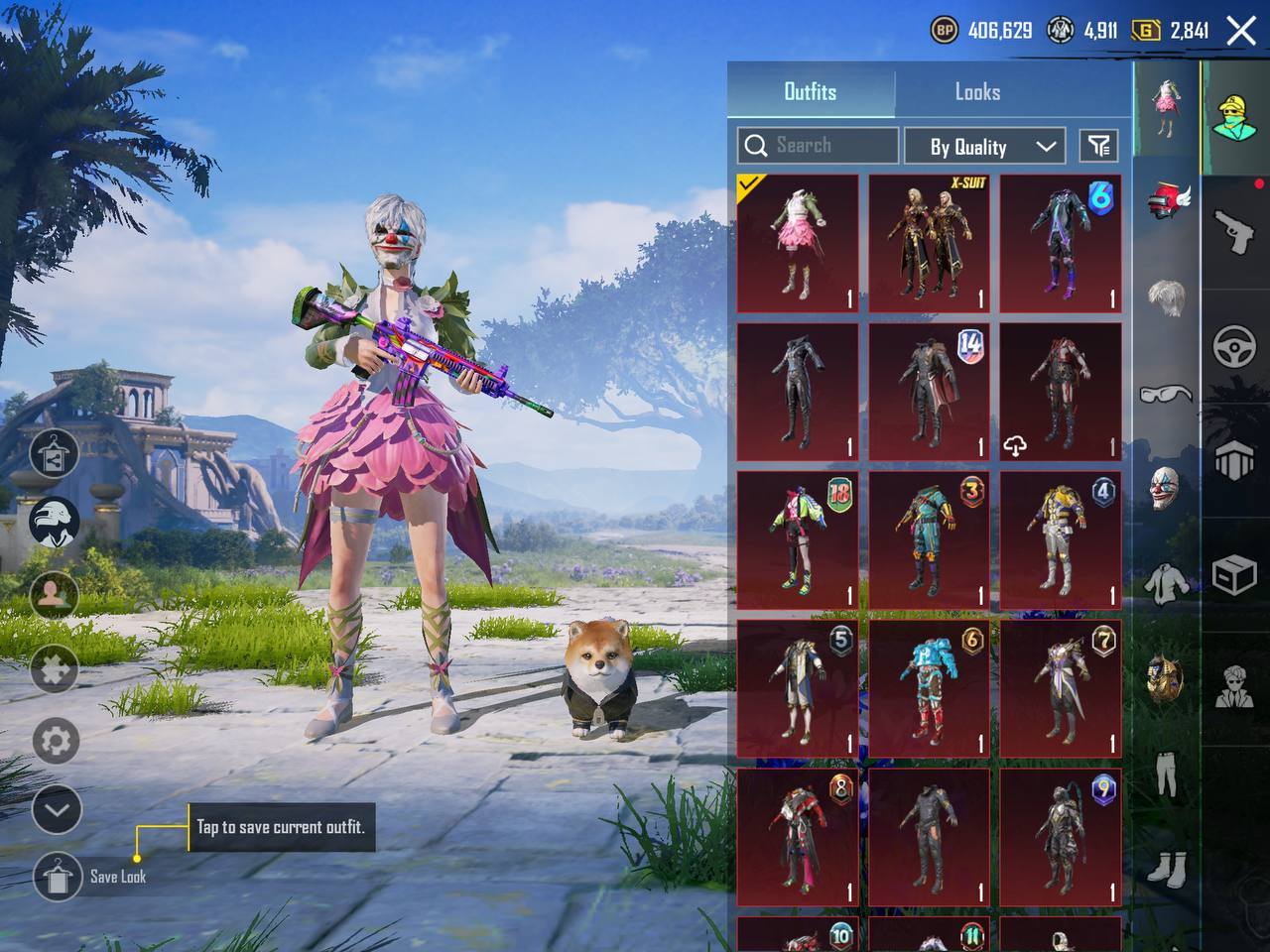Open the gear settings icon

click(x=56, y=741)
